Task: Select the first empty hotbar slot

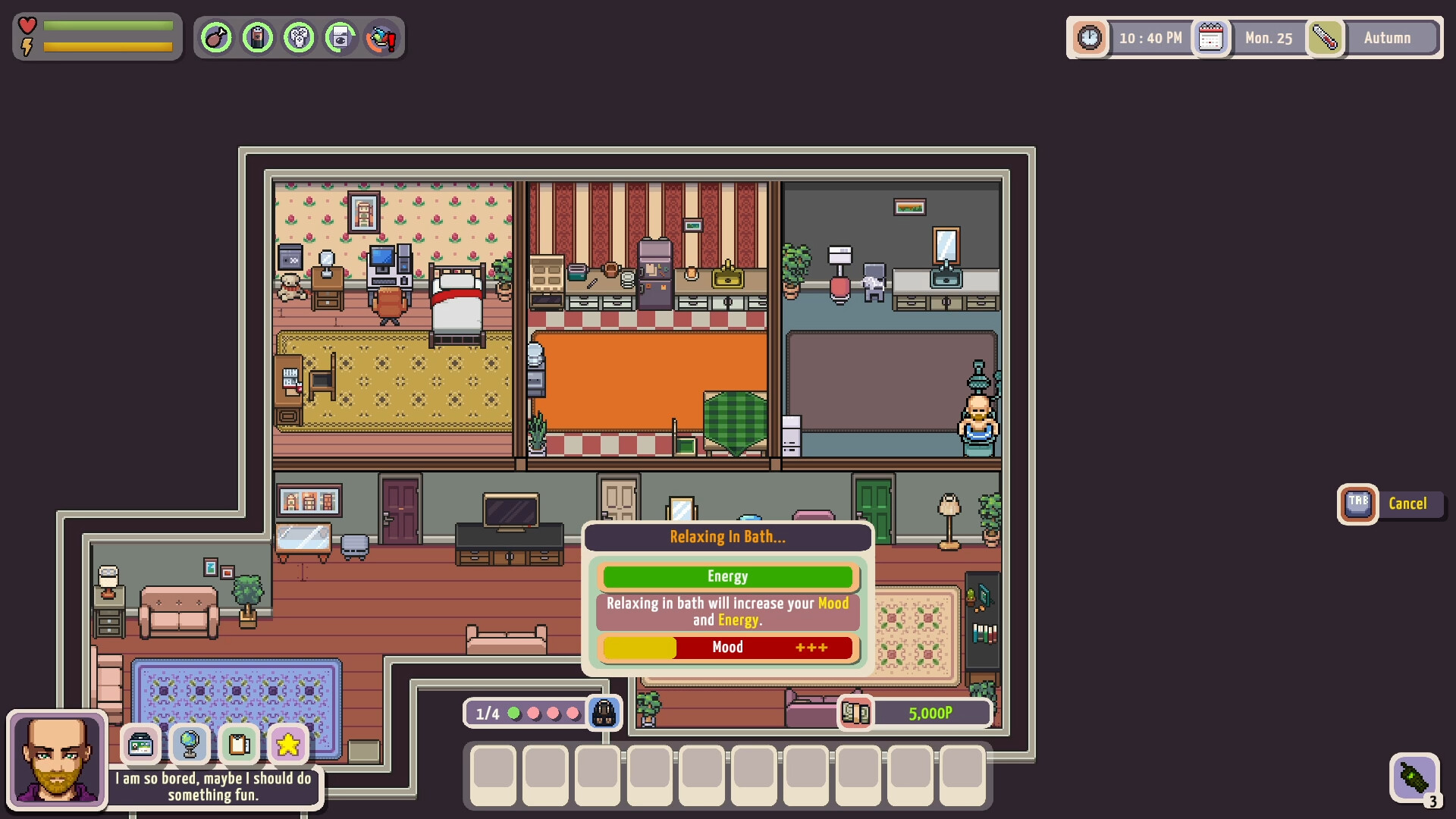Action: click(491, 775)
